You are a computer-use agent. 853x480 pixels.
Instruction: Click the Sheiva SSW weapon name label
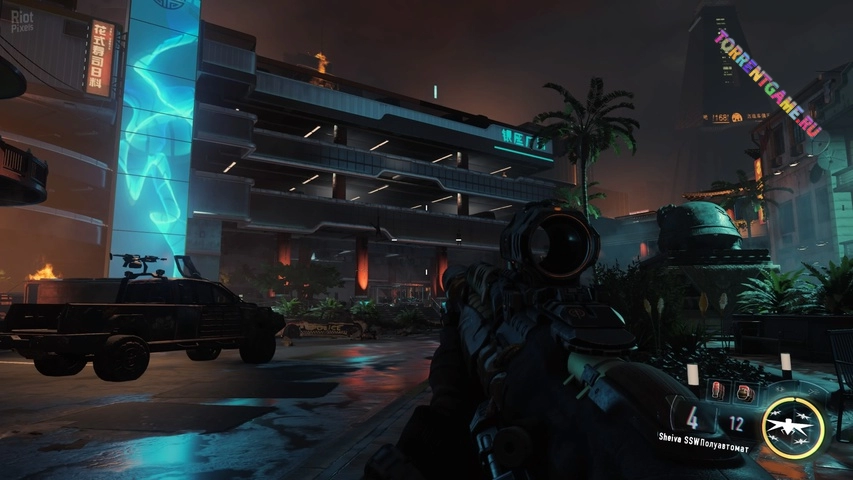coord(703,437)
